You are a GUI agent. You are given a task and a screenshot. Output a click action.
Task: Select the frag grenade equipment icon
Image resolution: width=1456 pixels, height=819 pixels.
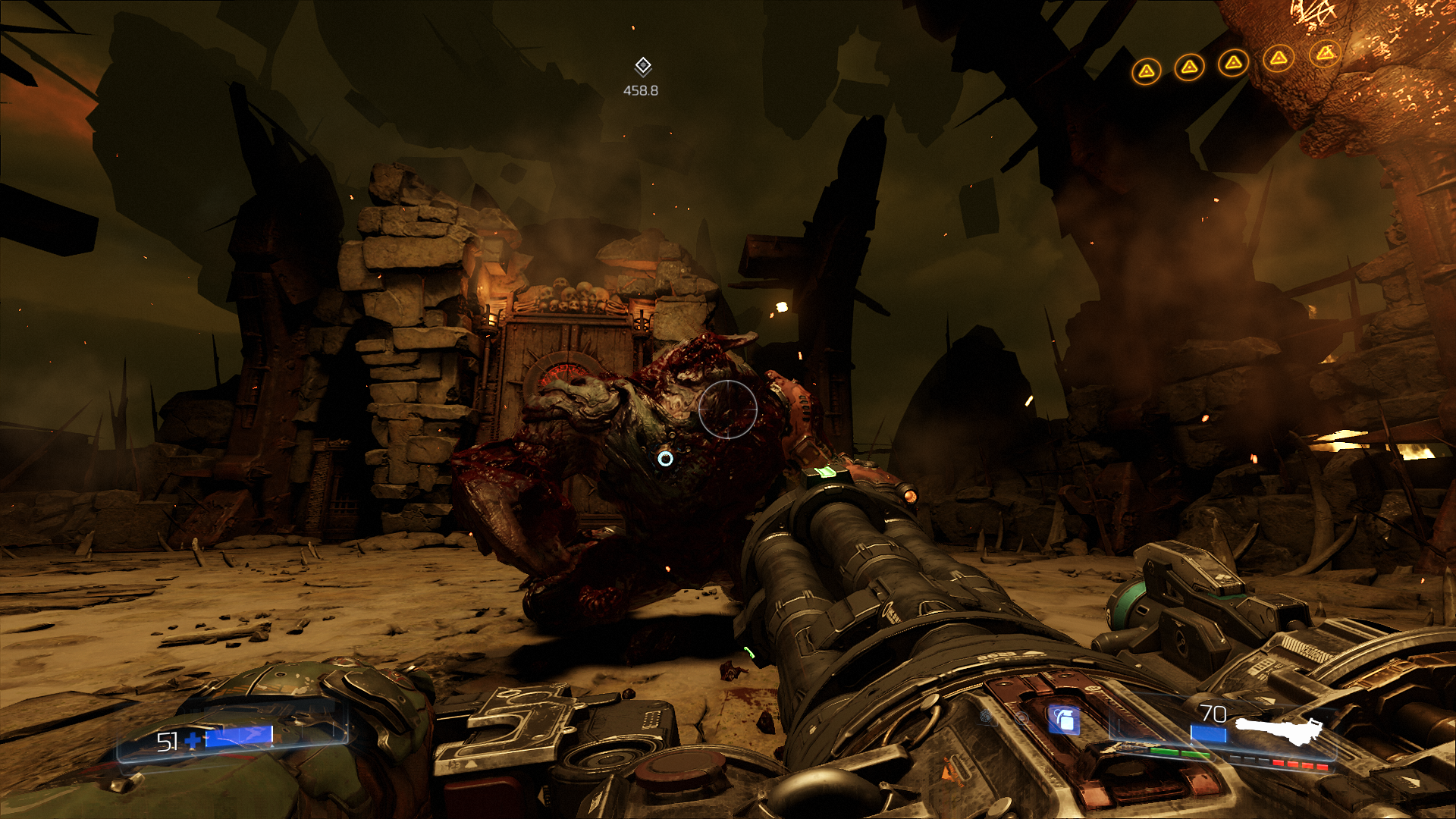point(1064,720)
